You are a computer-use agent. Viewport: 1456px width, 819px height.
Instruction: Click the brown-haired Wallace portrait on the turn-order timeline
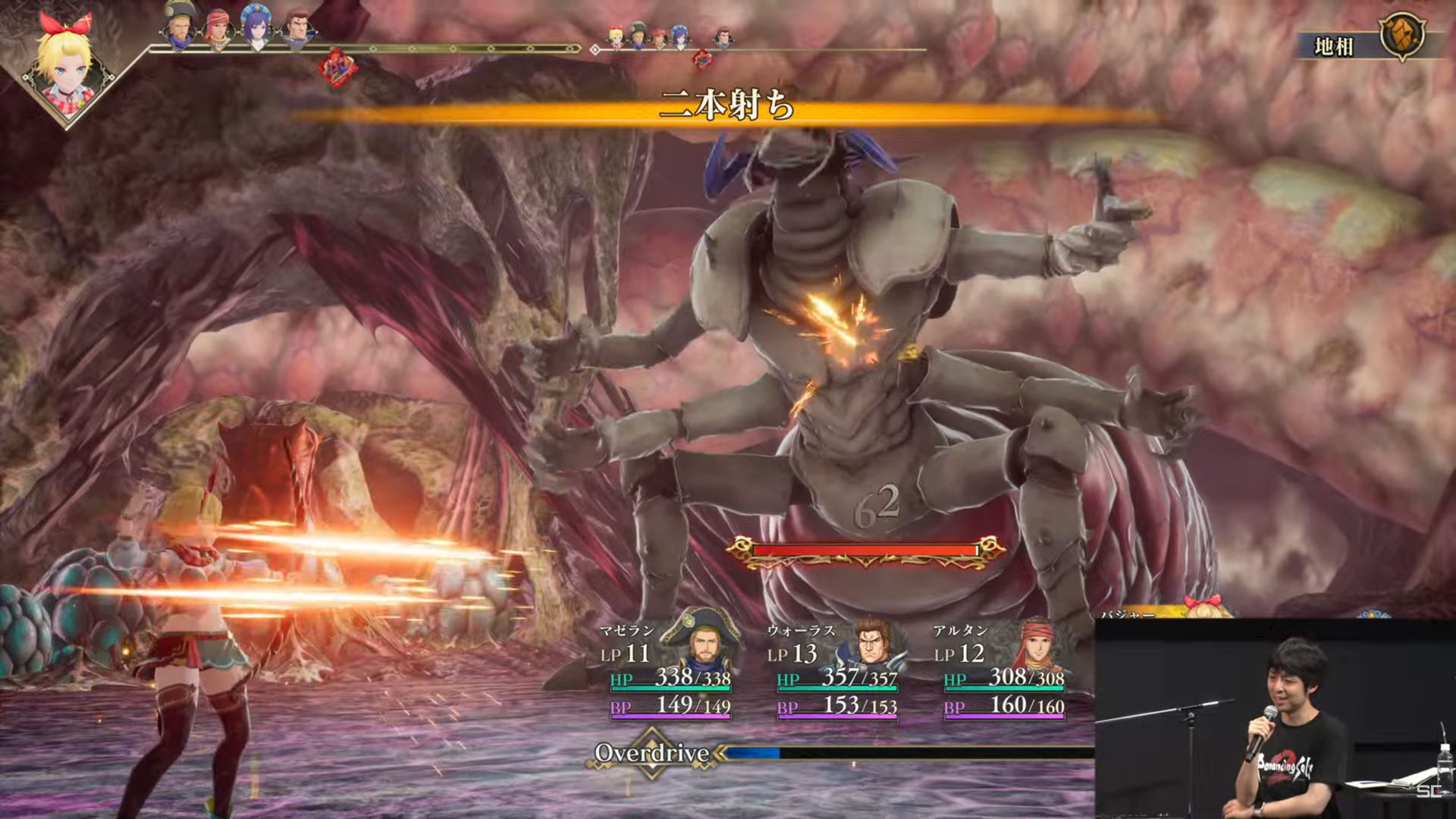click(x=297, y=30)
